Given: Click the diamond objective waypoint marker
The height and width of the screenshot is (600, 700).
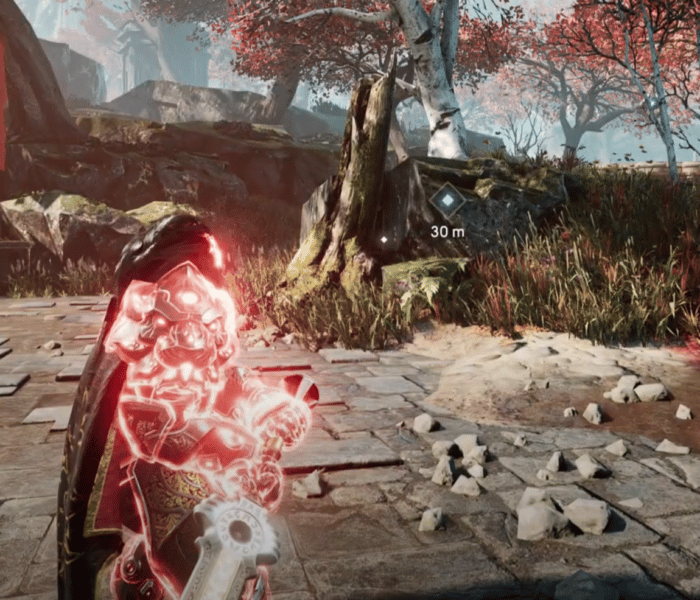Looking at the screenshot, I should (447, 202).
